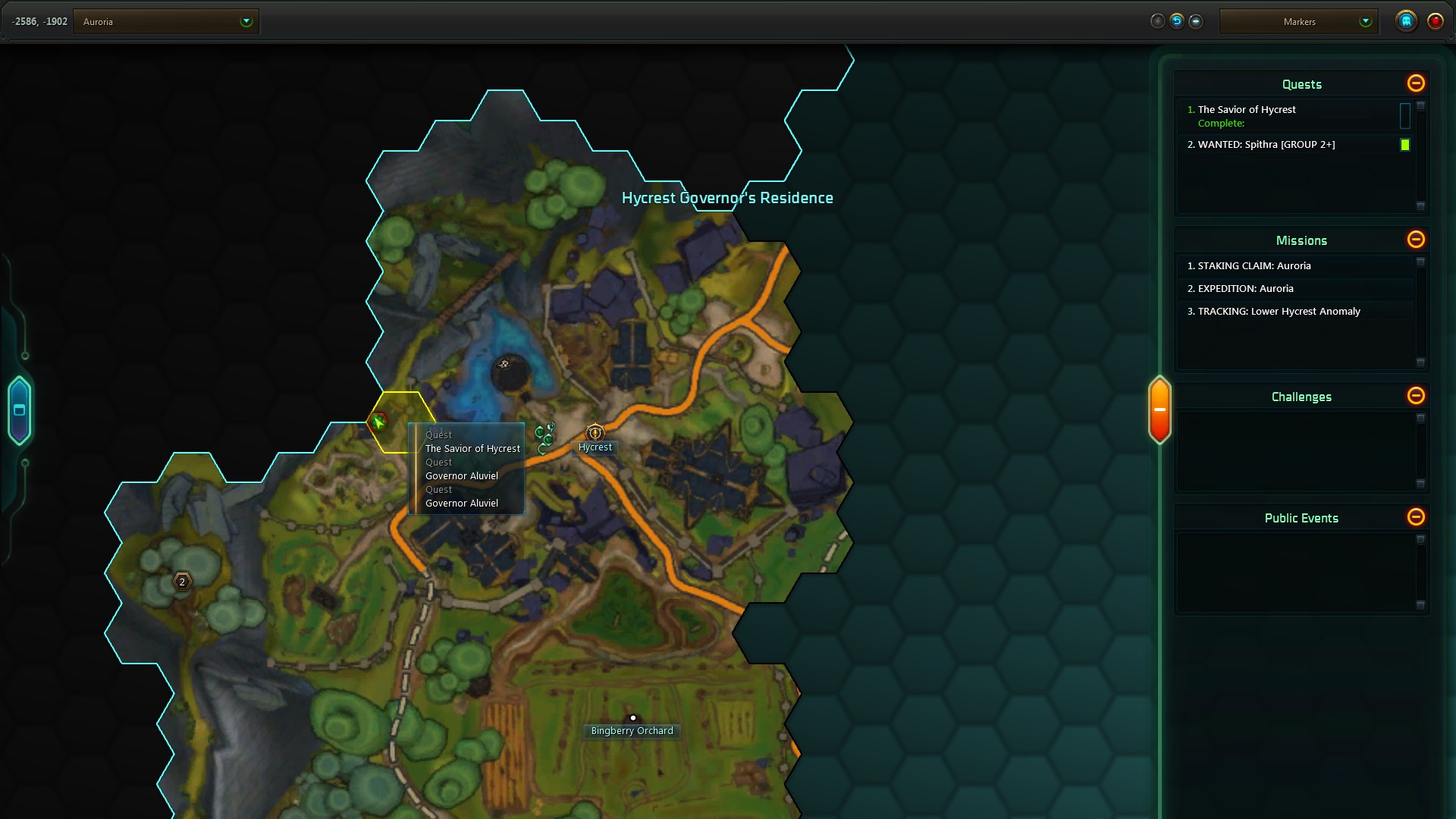
Task: Select WANTED: Spithra quest entry
Action: tap(1266, 145)
